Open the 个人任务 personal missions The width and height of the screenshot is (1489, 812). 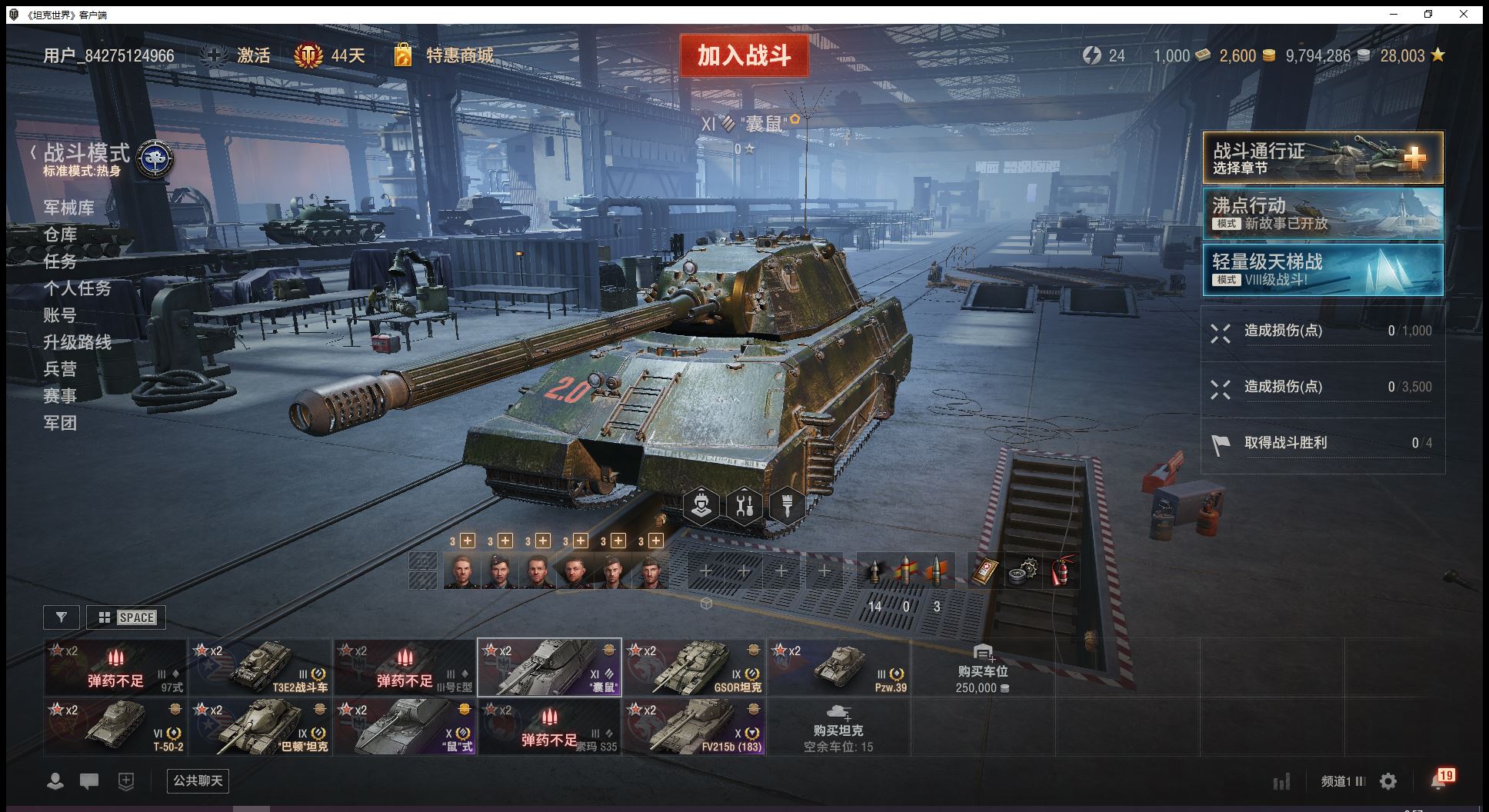[77, 288]
